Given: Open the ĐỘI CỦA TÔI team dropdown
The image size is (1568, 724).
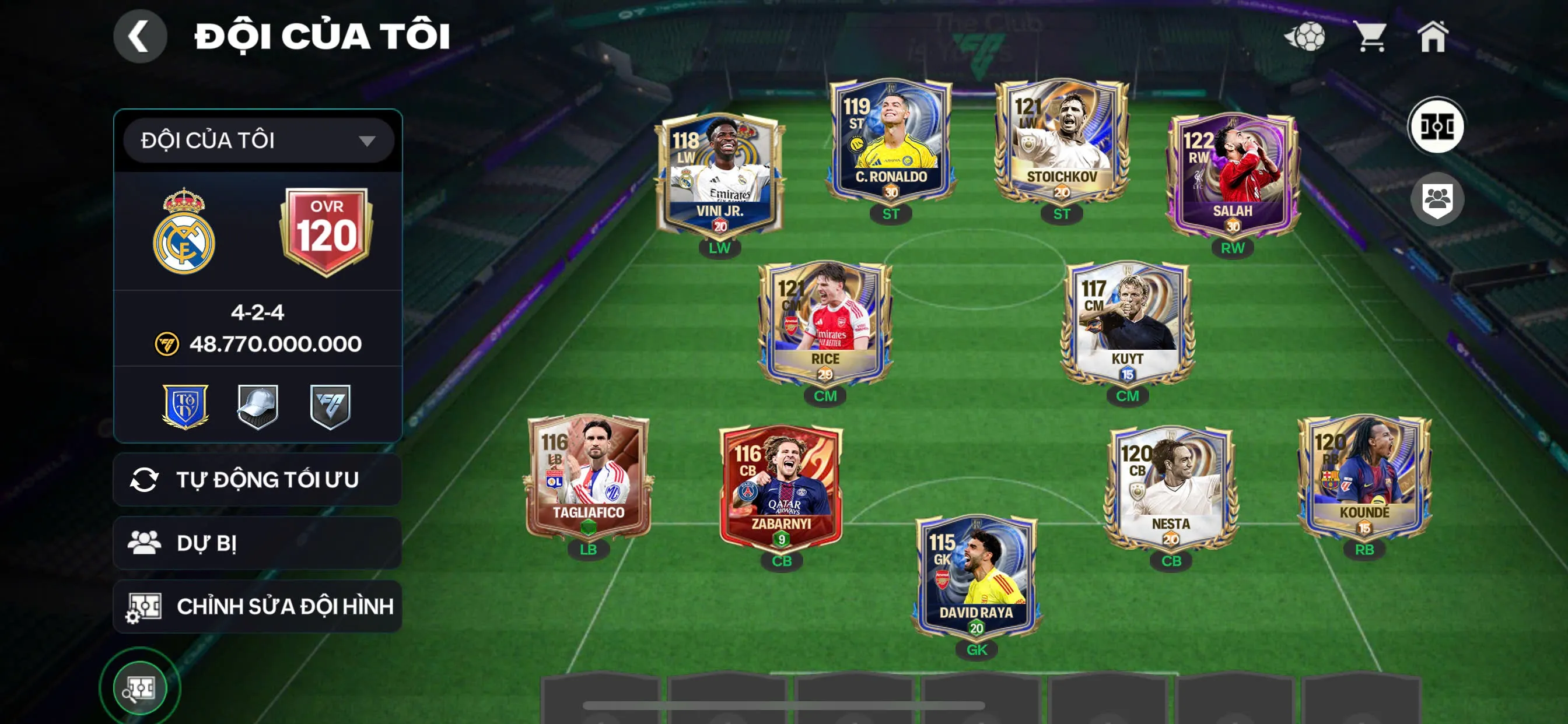Looking at the screenshot, I should click(258, 139).
